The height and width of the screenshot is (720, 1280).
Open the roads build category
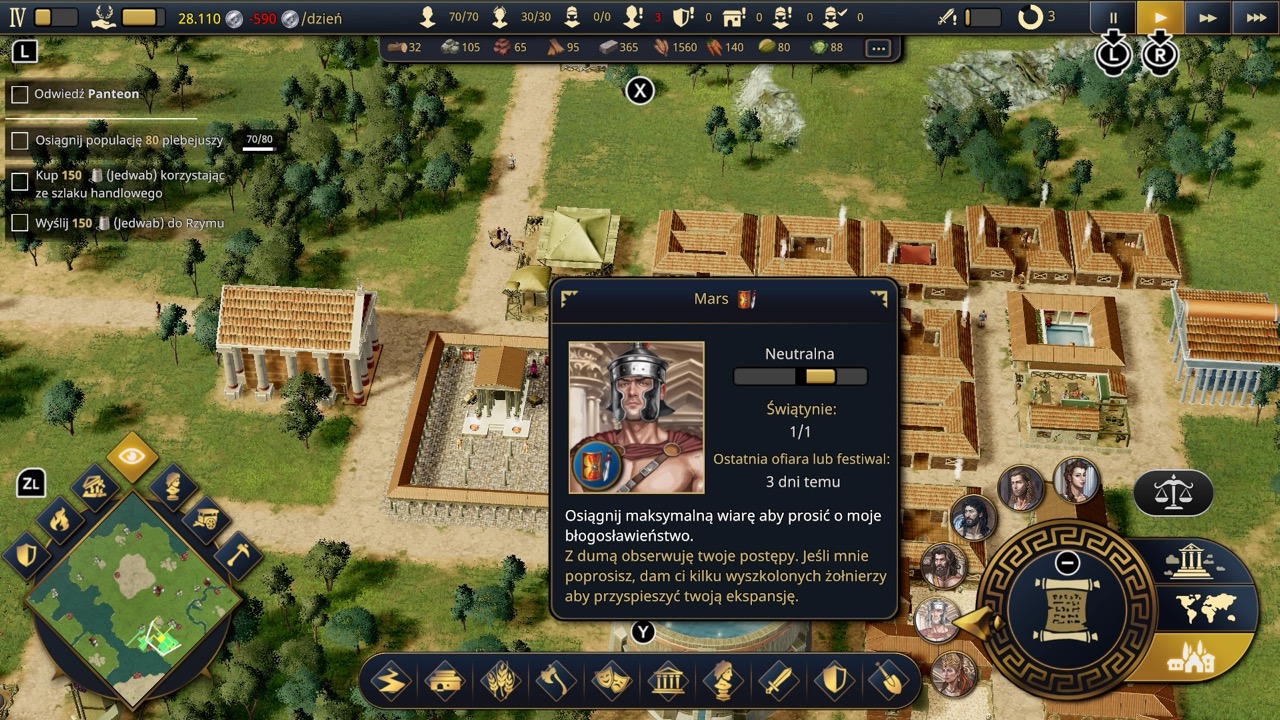[x=389, y=682]
